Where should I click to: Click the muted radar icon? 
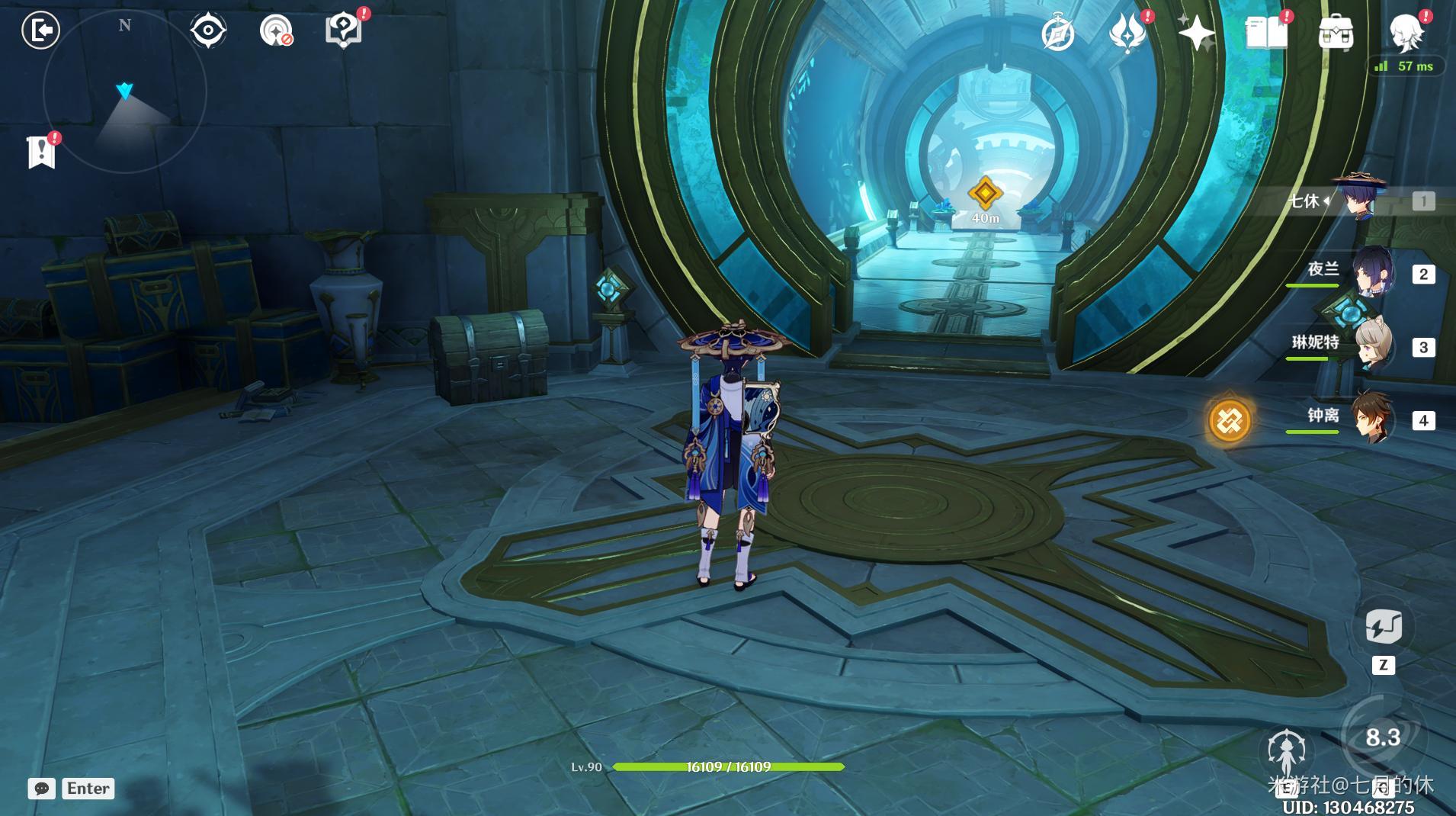click(x=276, y=31)
